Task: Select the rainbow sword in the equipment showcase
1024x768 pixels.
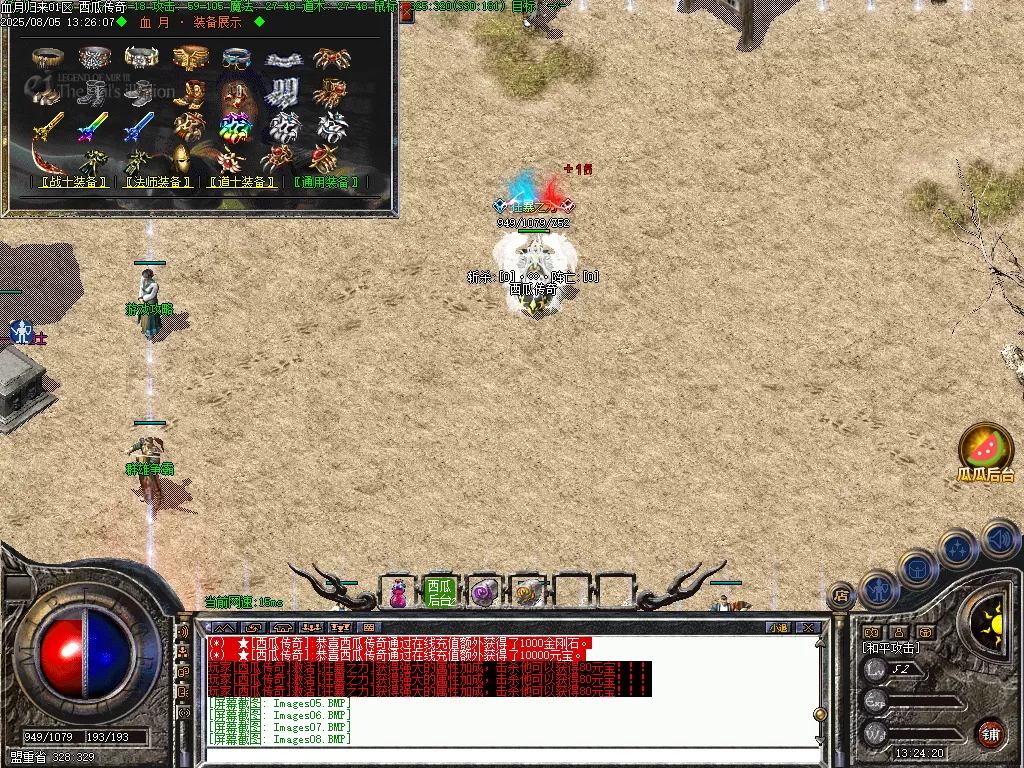Action: [x=91, y=127]
